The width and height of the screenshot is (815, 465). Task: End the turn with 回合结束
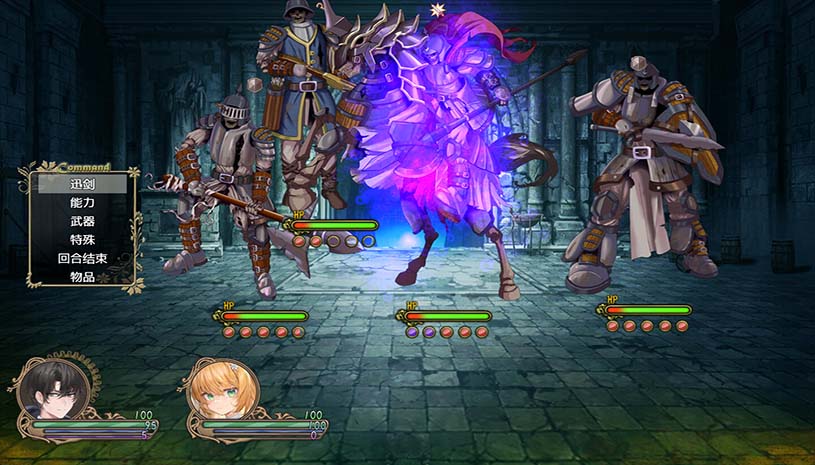[x=83, y=258]
